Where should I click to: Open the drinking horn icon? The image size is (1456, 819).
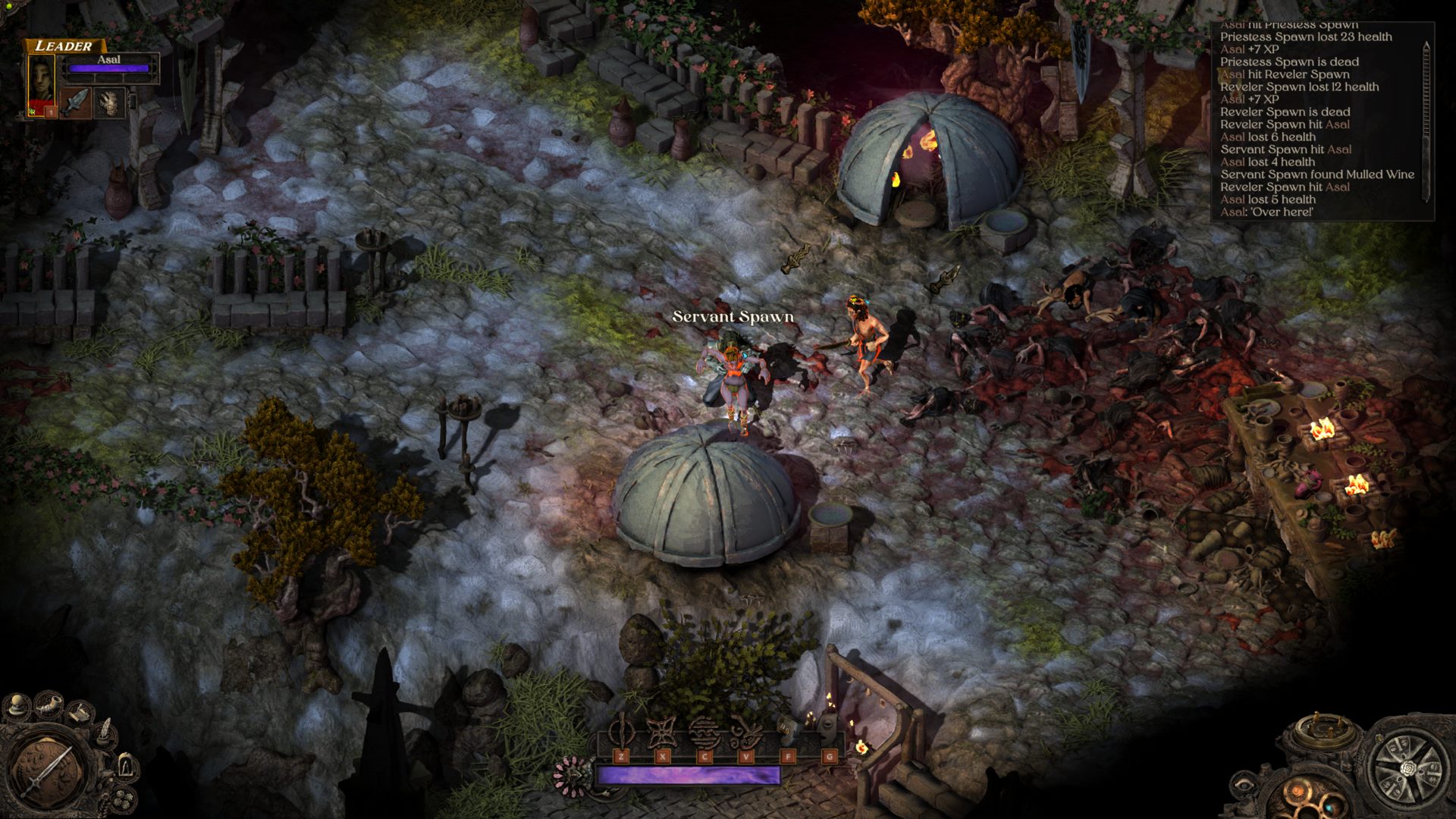49,704
